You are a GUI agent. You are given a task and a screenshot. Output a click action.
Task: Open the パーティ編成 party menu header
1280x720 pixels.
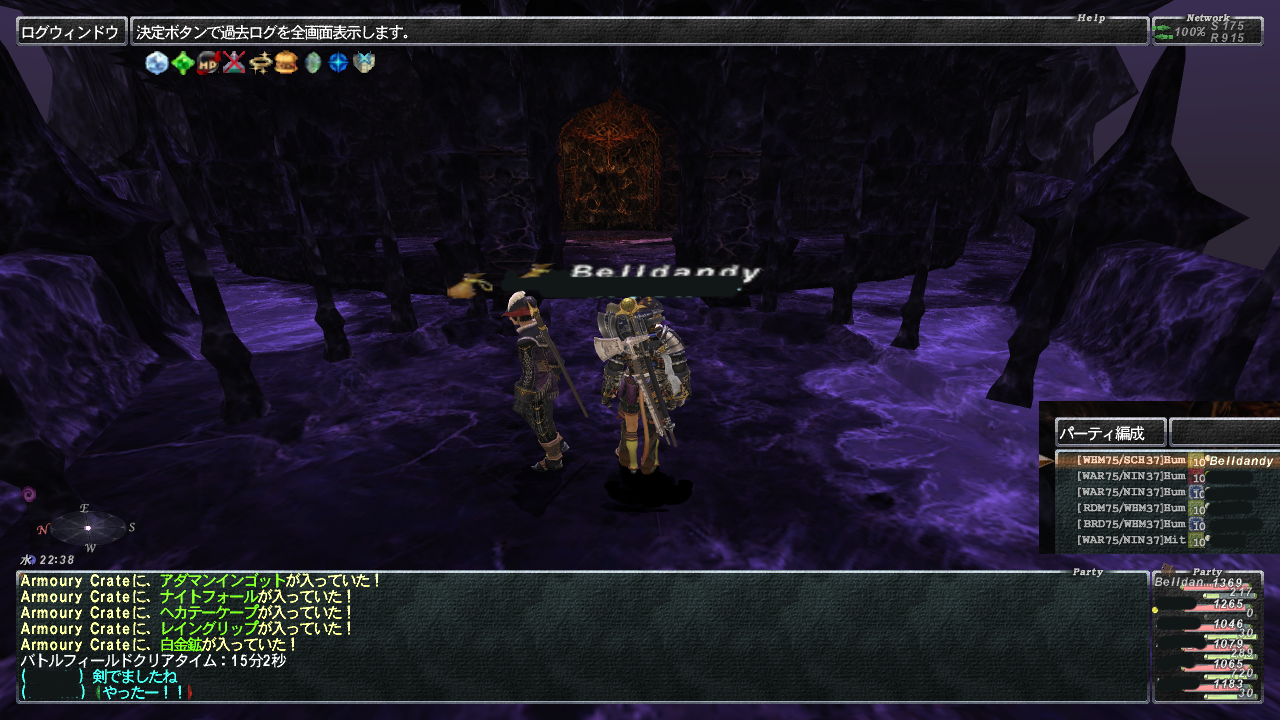[1110, 433]
